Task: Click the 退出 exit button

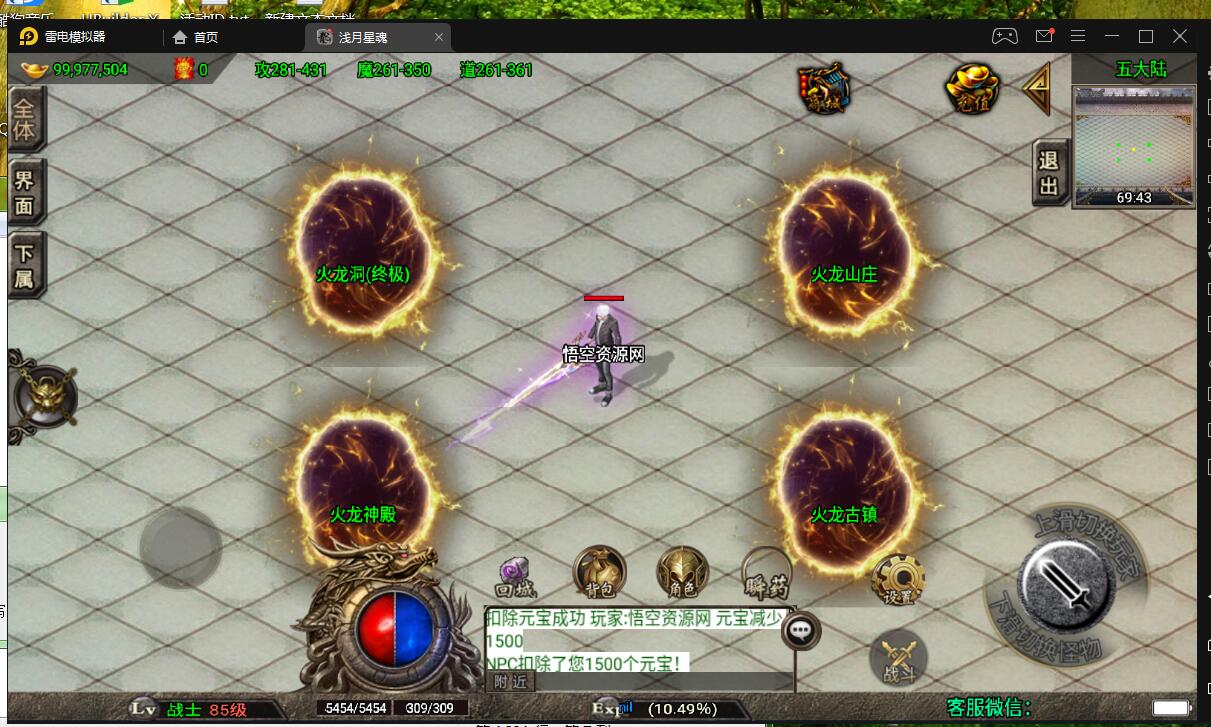Action: [1049, 173]
